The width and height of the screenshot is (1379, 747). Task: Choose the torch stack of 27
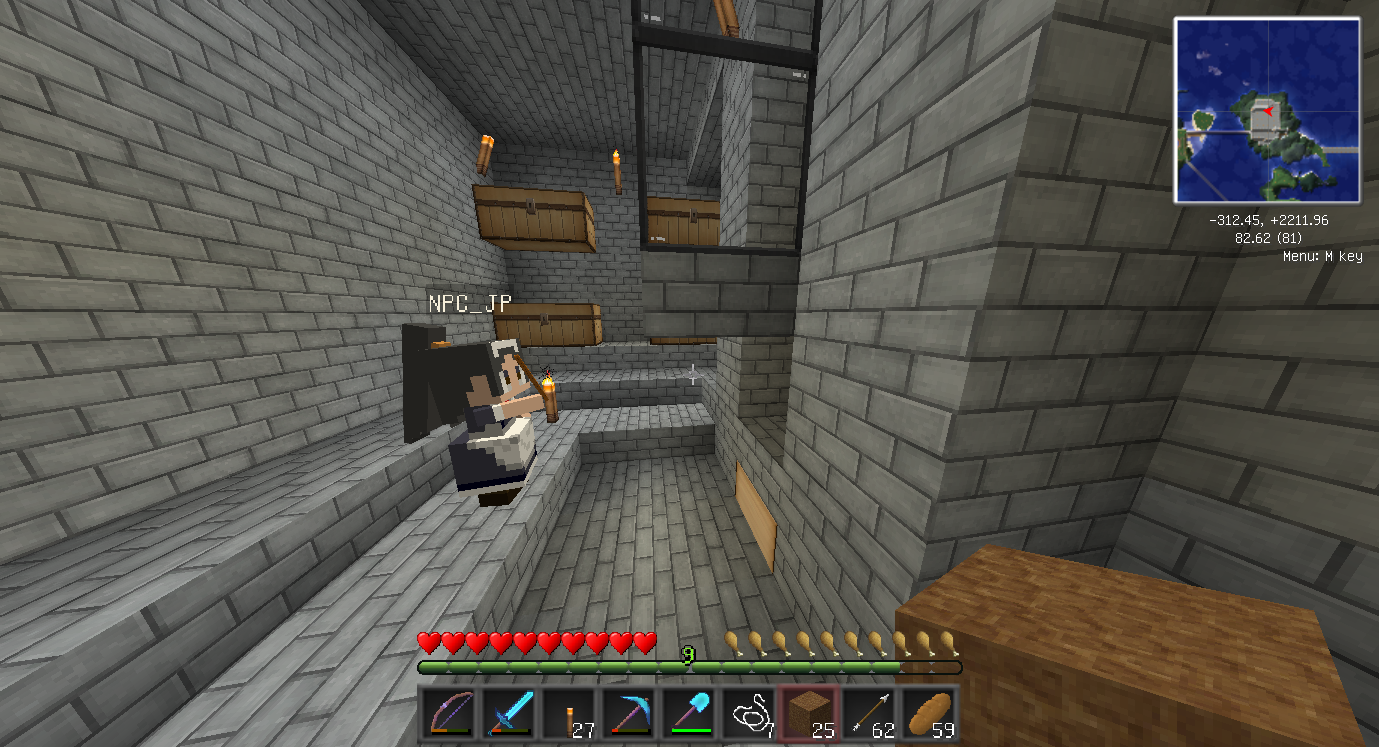(x=568, y=714)
